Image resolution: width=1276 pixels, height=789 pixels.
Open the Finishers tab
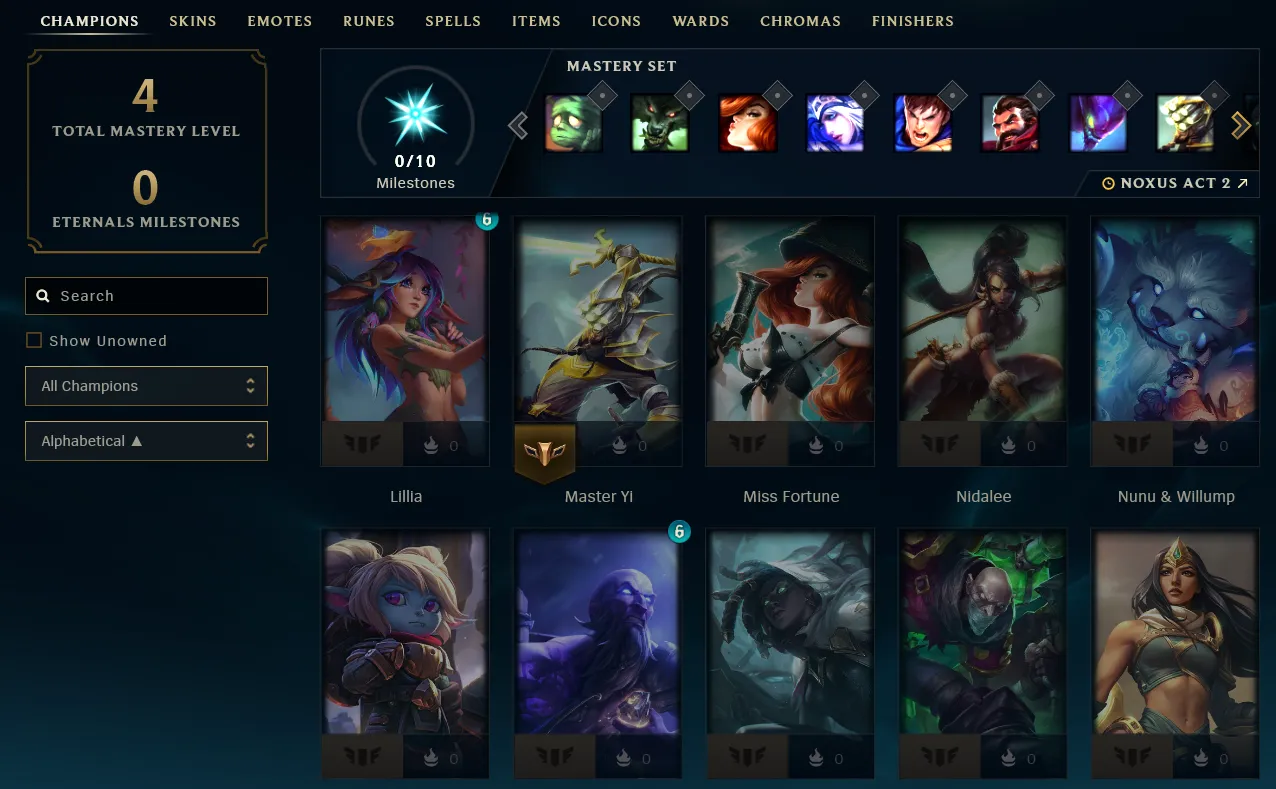point(912,21)
